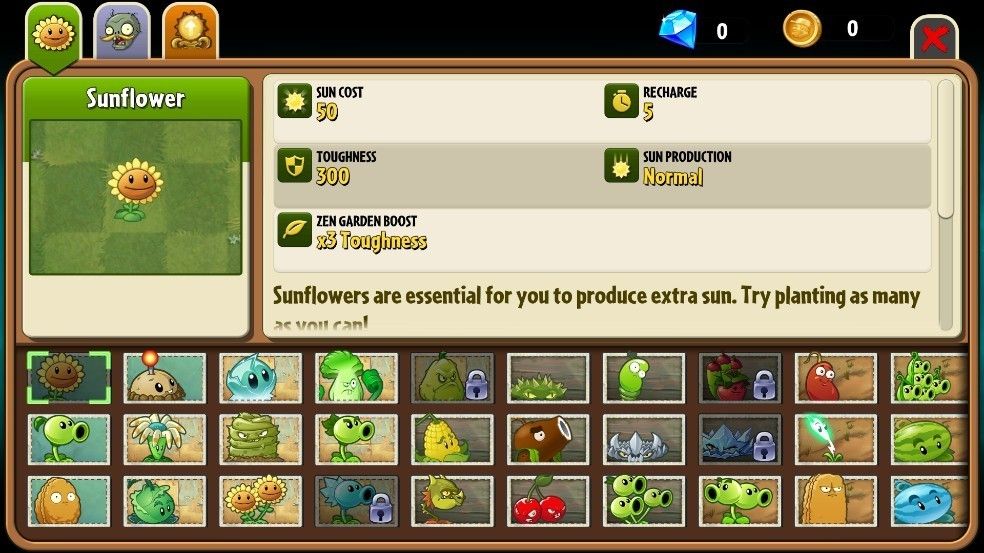Select the Potato Mine card

coord(164,377)
